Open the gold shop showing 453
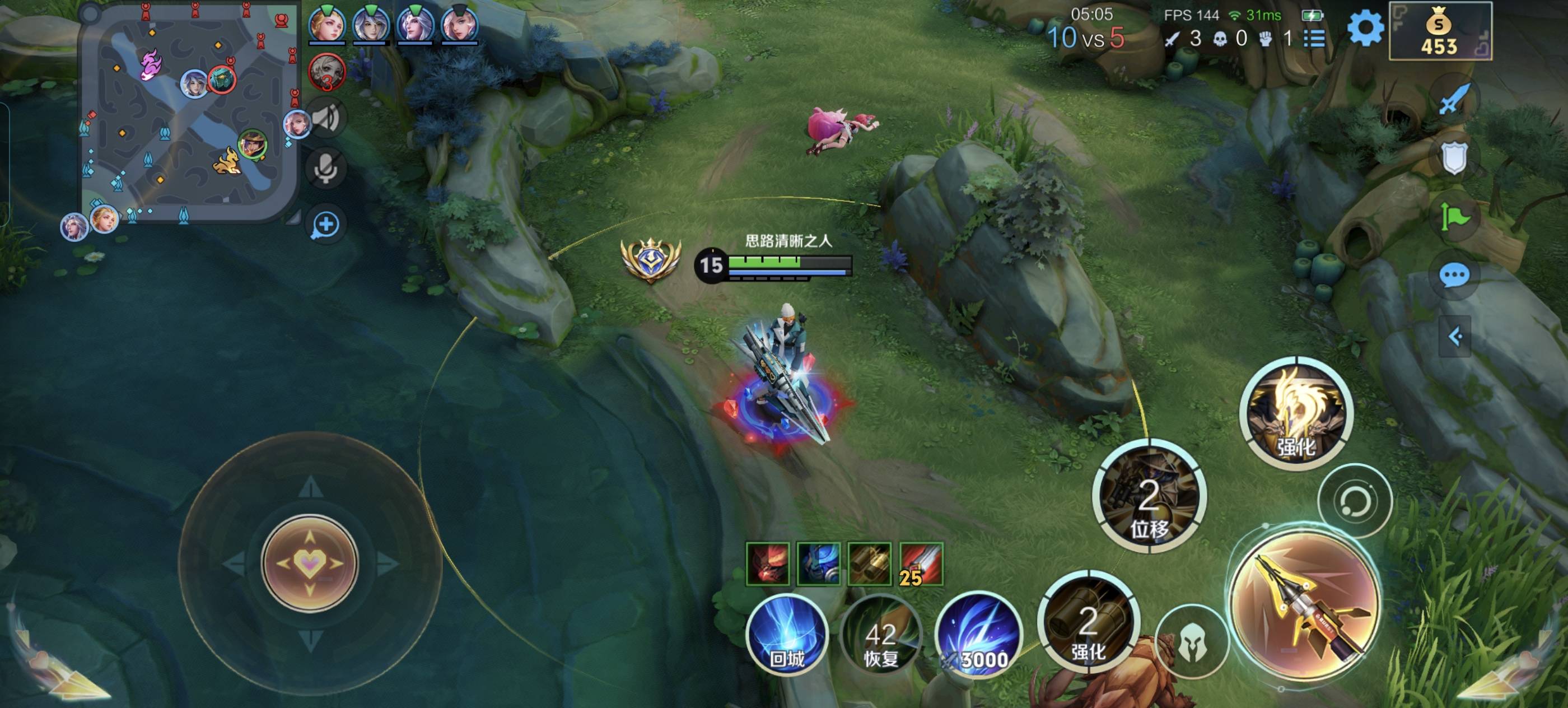1568x708 pixels. pyautogui.click(x=1440, y=32)
